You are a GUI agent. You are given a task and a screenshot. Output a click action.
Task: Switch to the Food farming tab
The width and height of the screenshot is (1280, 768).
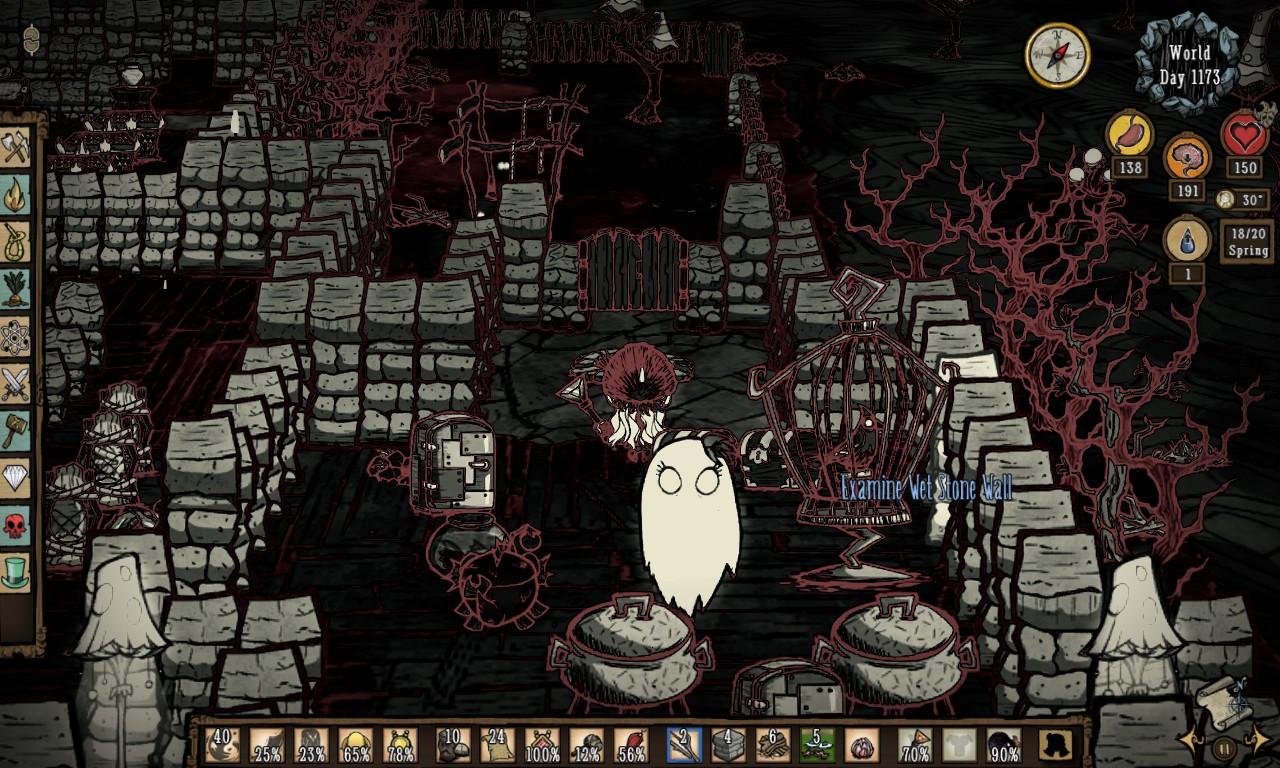[x=16, y=290]
